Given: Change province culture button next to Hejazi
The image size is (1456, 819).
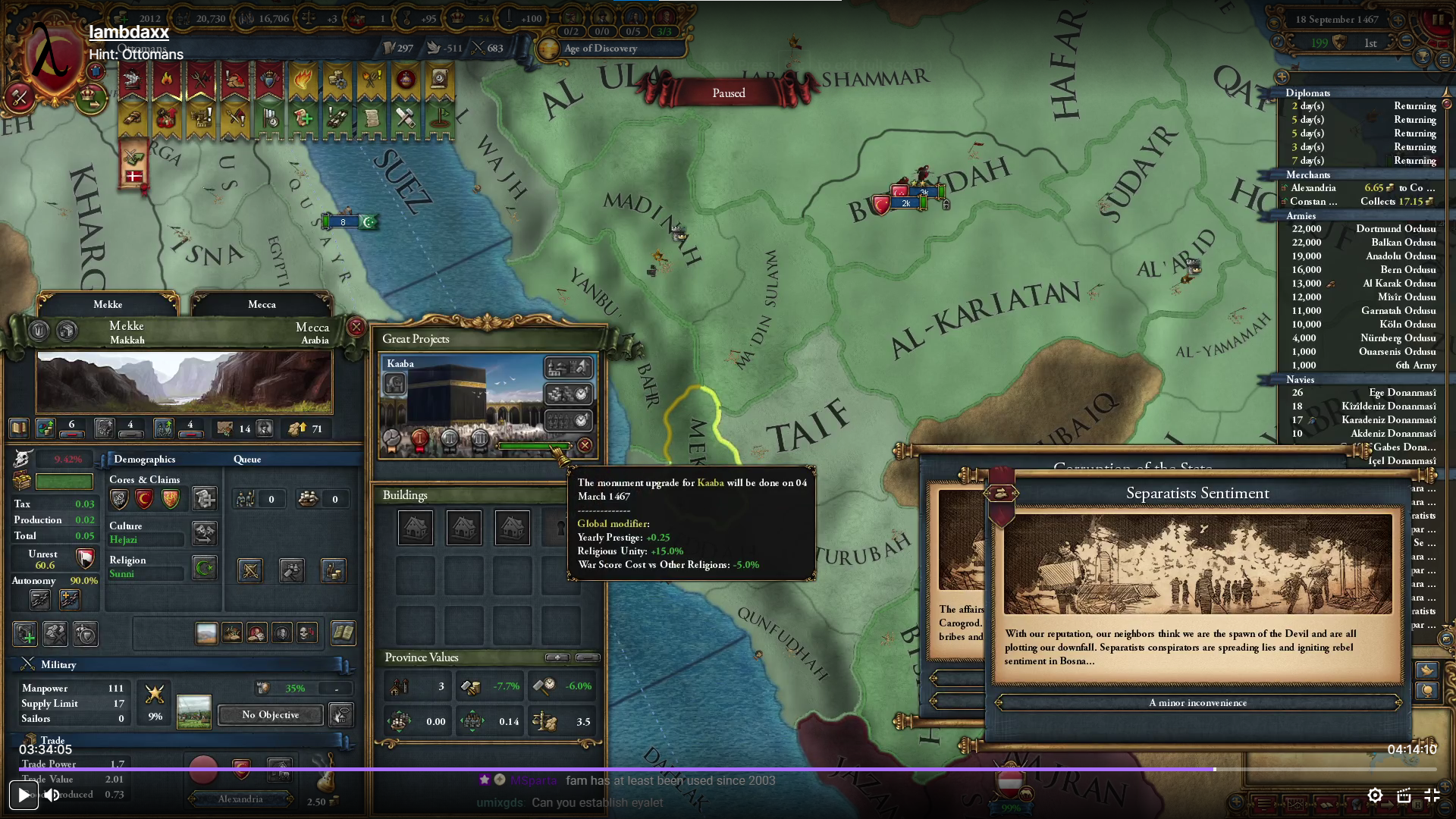Looking at the screenshot, I should (204, 532).
